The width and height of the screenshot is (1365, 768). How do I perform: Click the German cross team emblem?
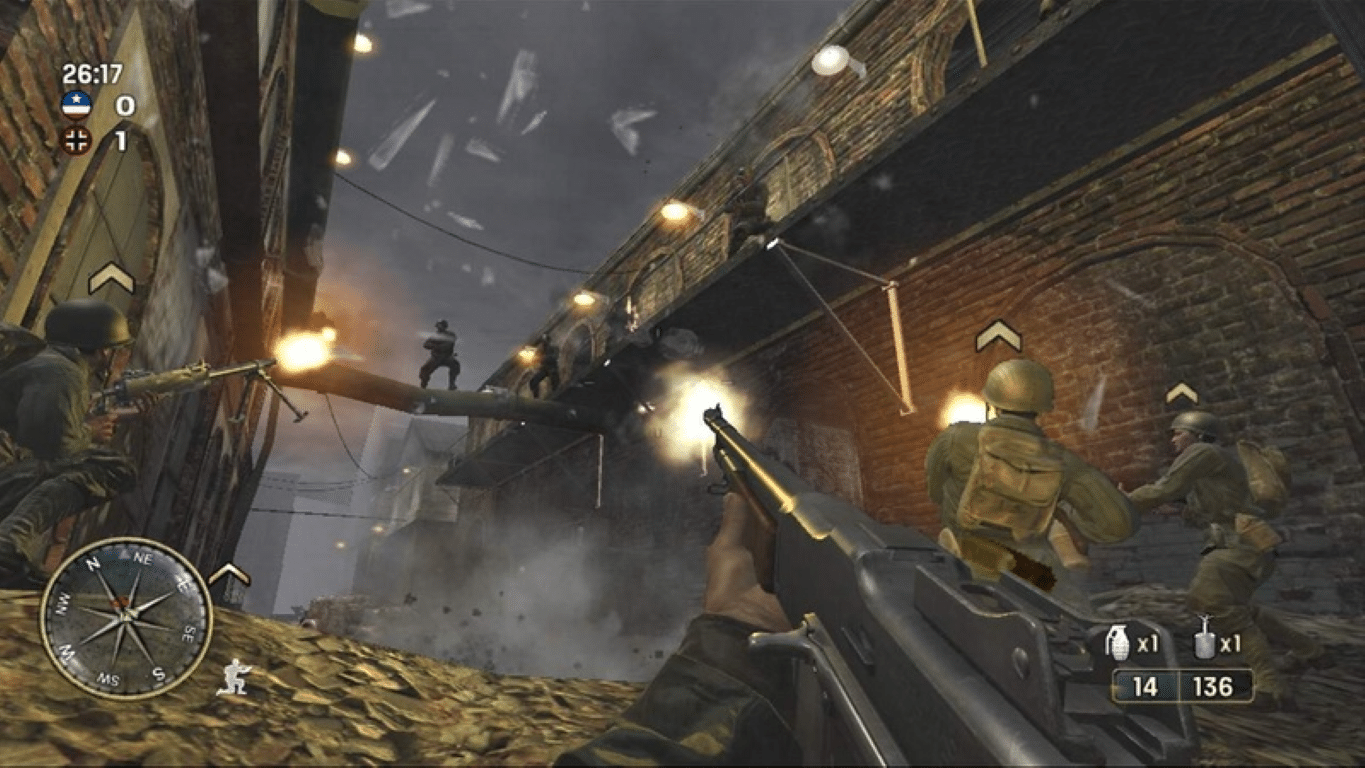click(76, 140)
